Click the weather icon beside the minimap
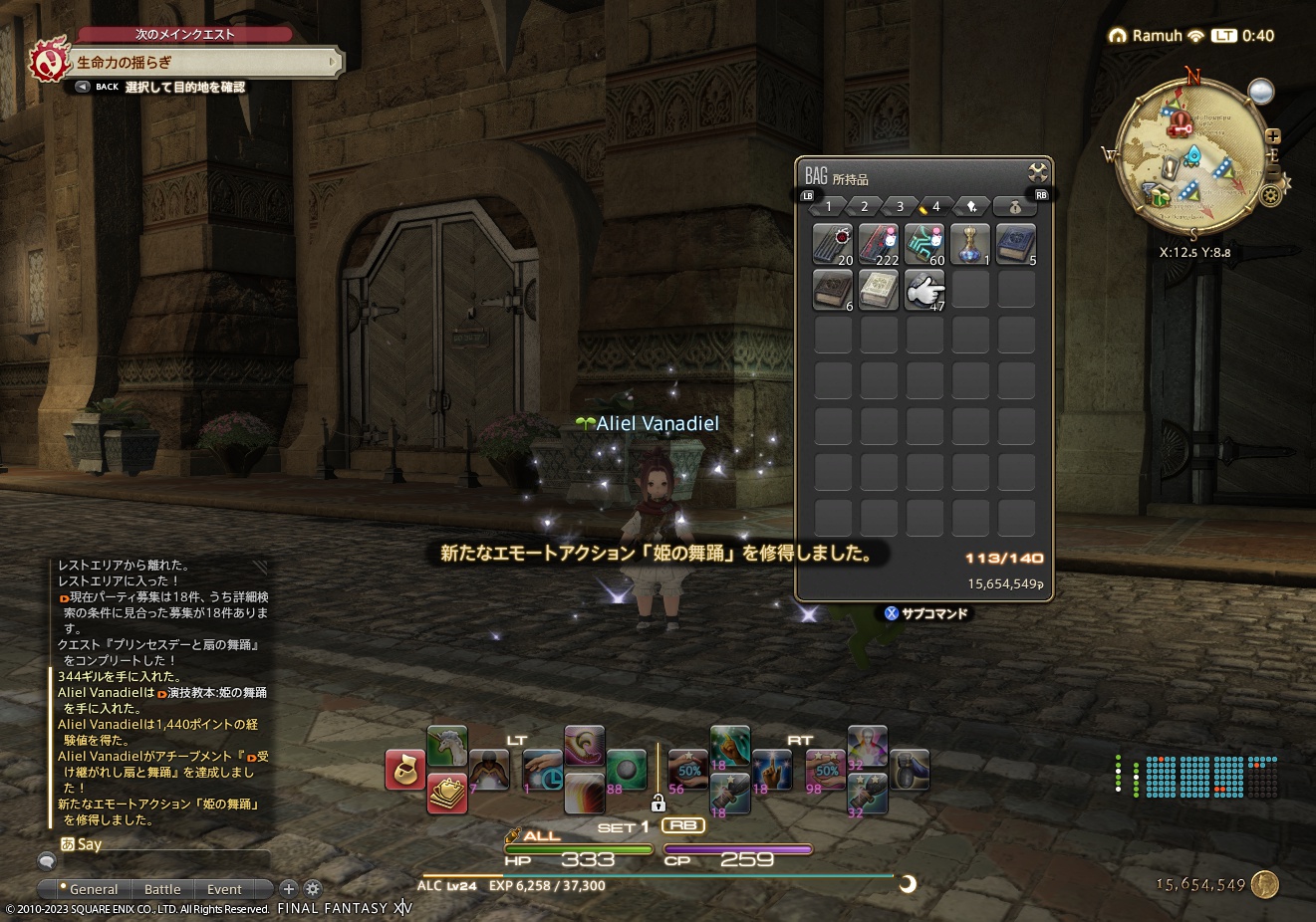This screenshot has height=922, width=1316. (1262, 90)
